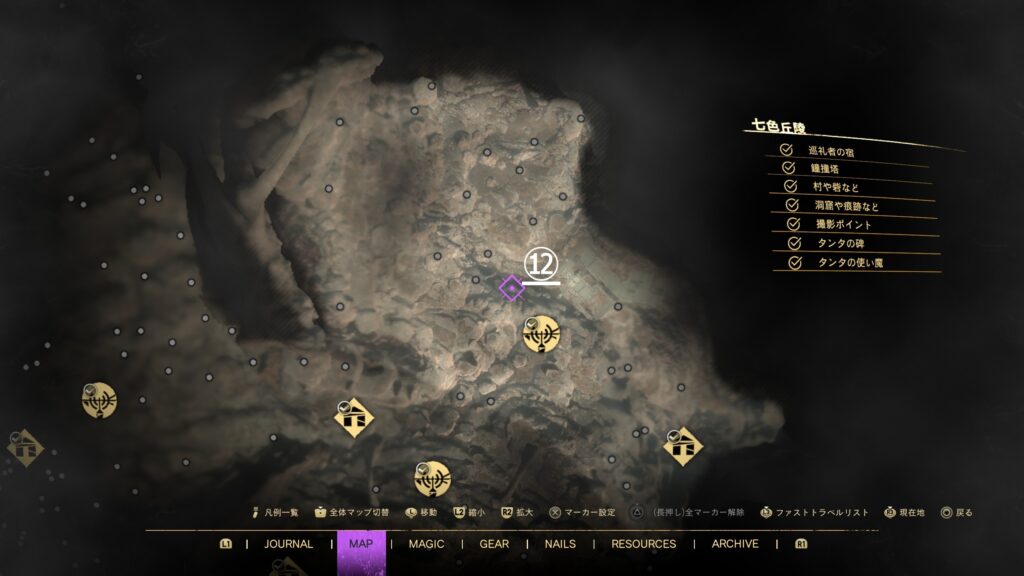The image size is (1024, 576).
Task: Open the RESOURCES tab
Action: pyautogui.click(x=643, y=544)
